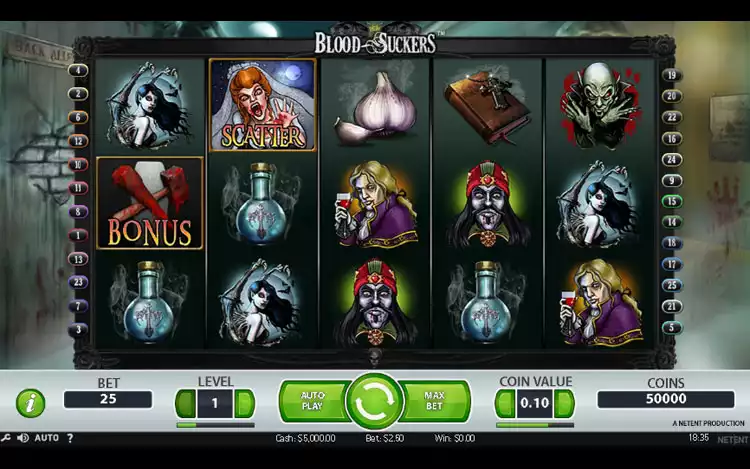Decrease the bet Level
The height and width of the screenshot is (469, 750).
click(x=183, y=403)
